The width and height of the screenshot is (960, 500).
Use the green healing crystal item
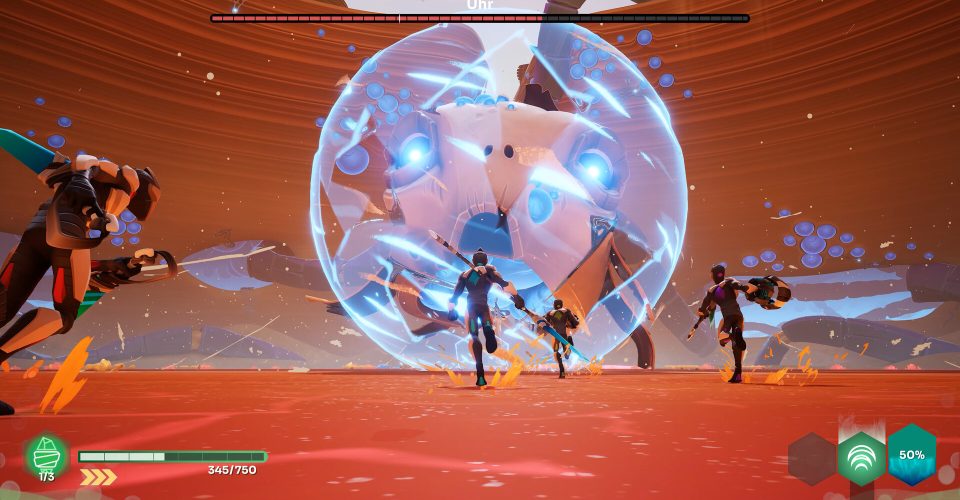47,455
